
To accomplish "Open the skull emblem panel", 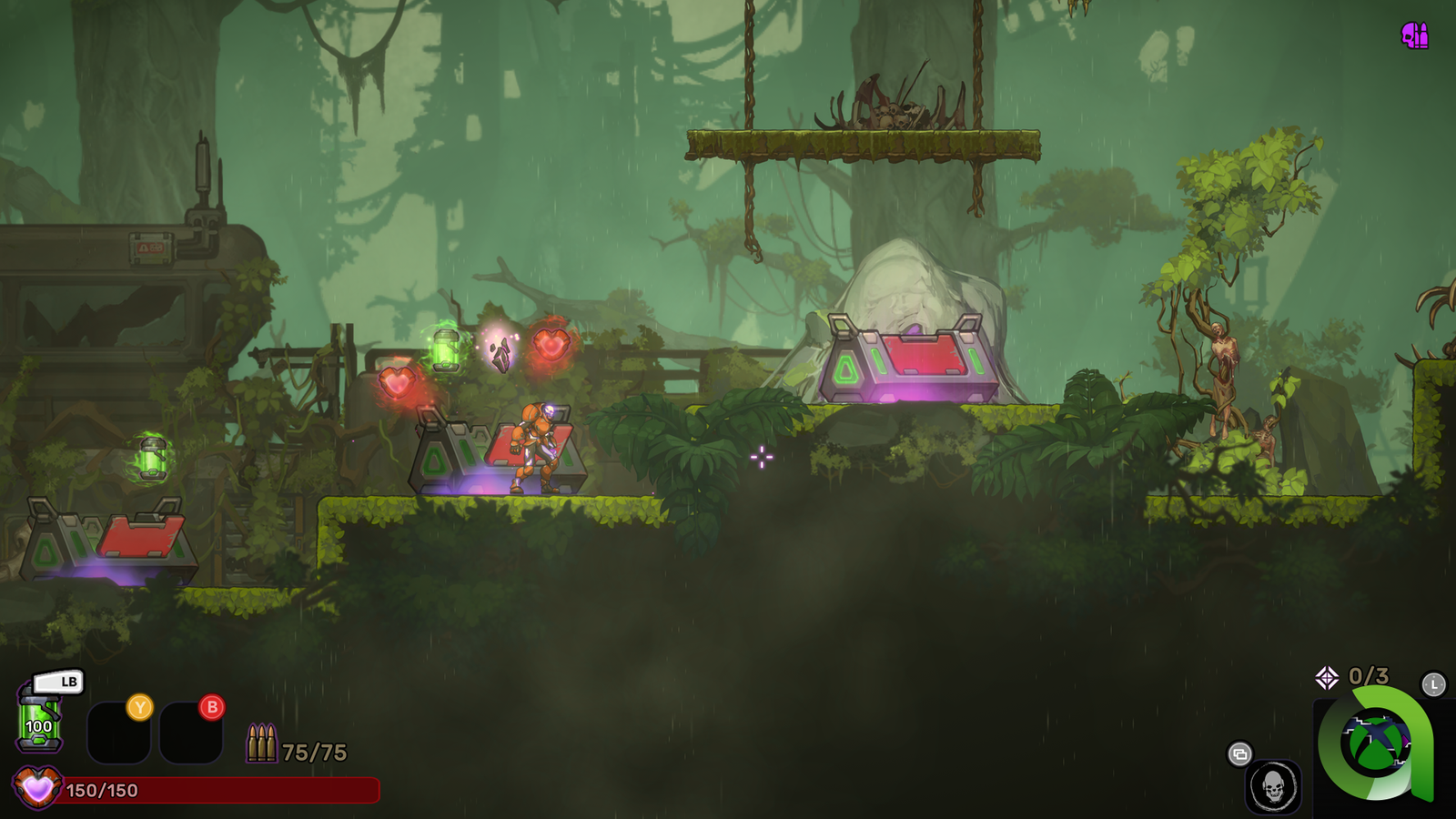I will coord(1273,786).
